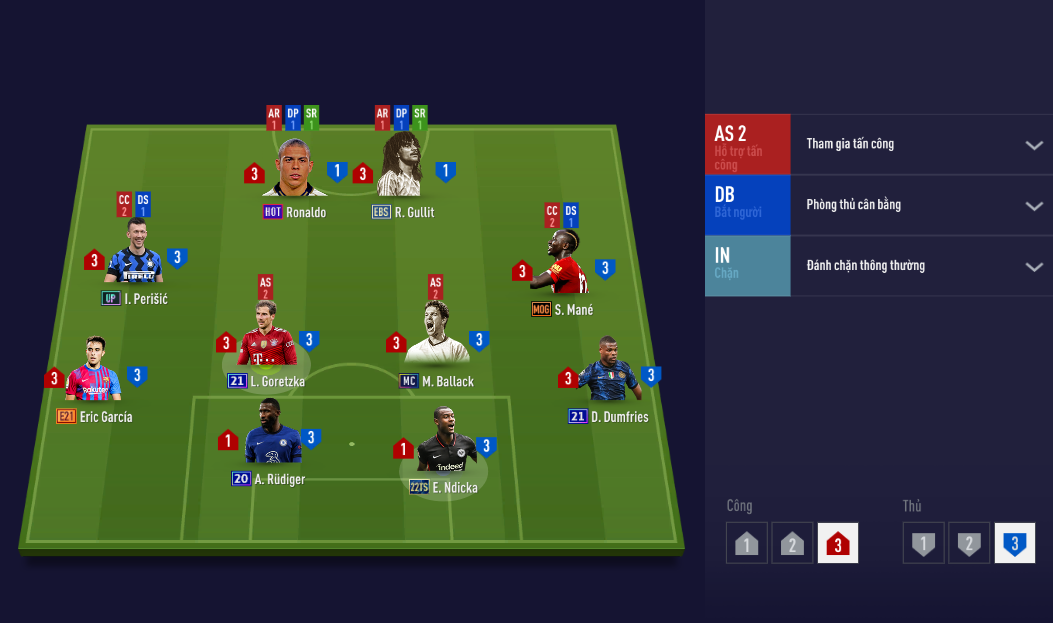Set attack (Công) level to 2
This screenshot has height=623, width=1053.
[792, 543]
